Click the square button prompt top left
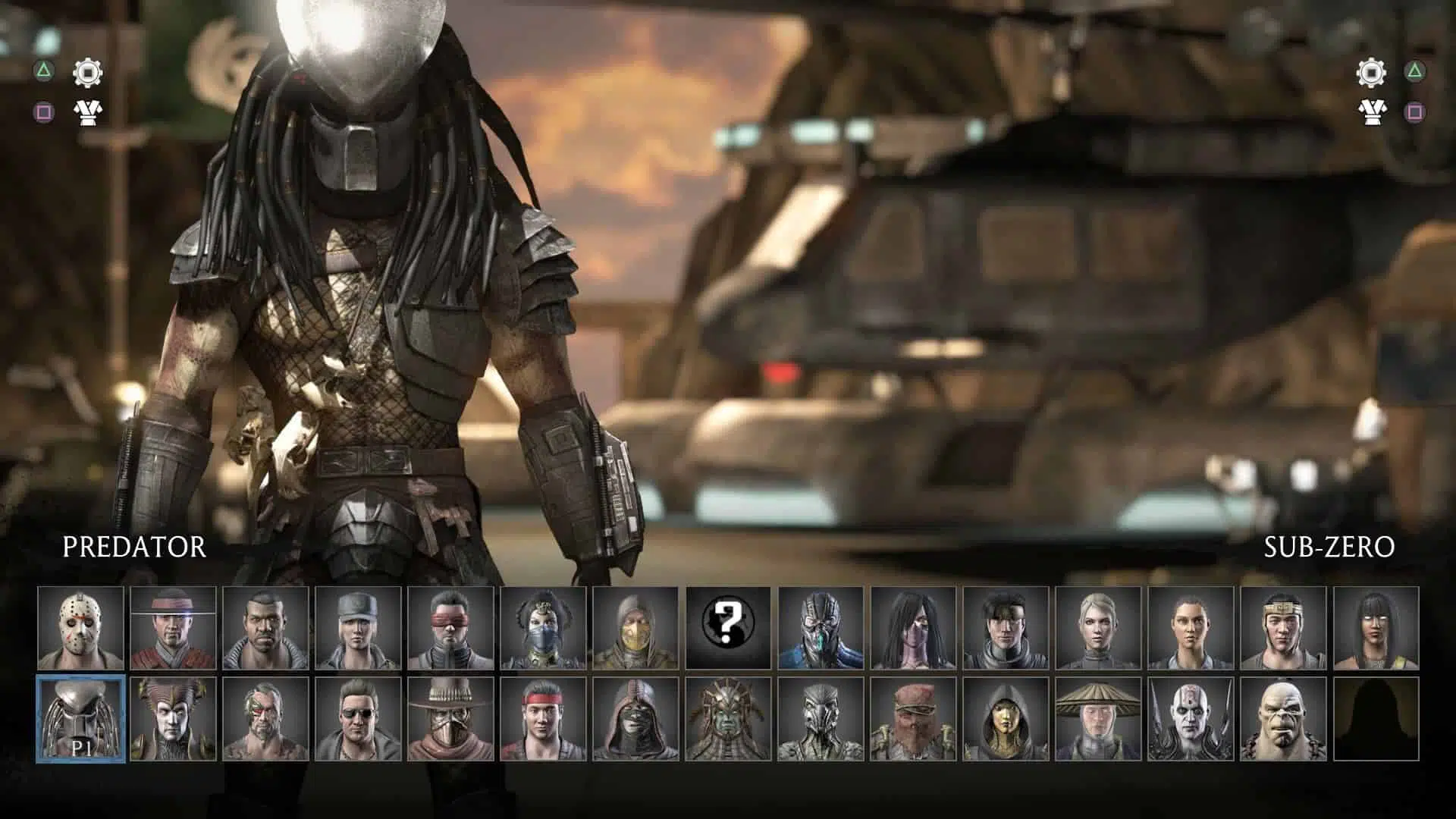This screenshot has height=819, width=1456. tap(44, 111)
